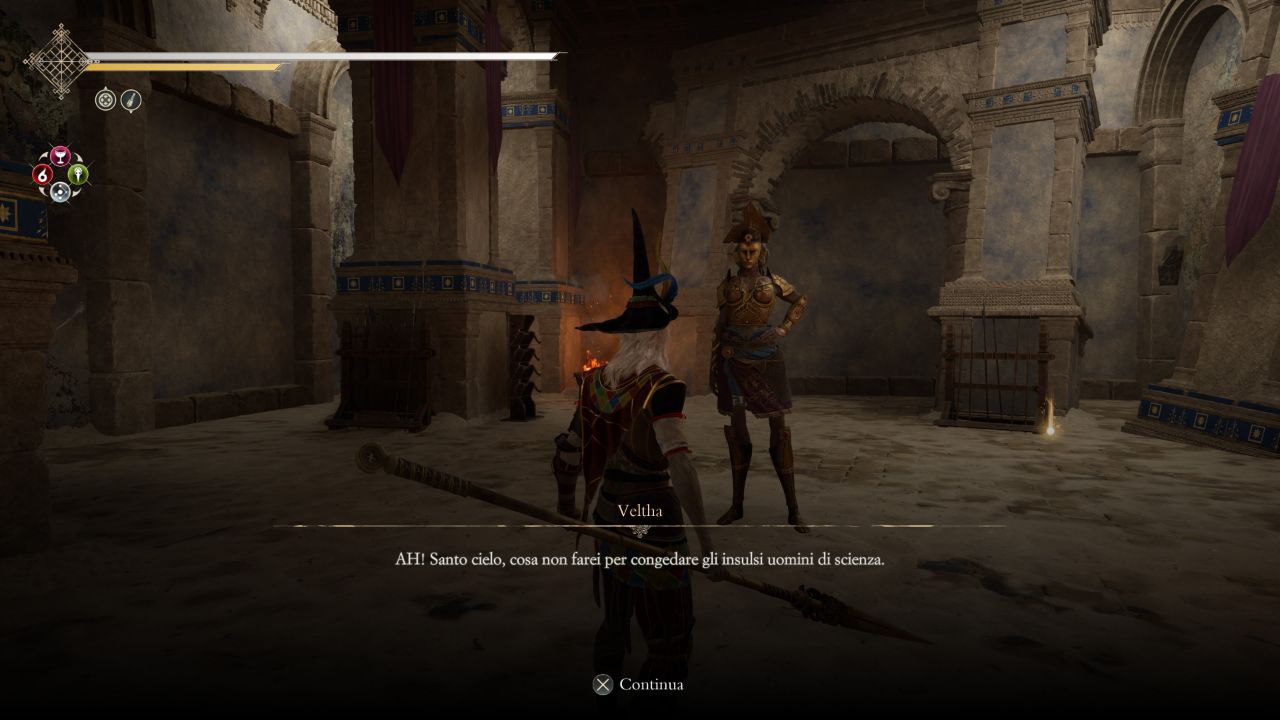Image resolution: width=1280 pixels, height=720 pixels.
Task: Click the torch status icon
Action: 131,99
